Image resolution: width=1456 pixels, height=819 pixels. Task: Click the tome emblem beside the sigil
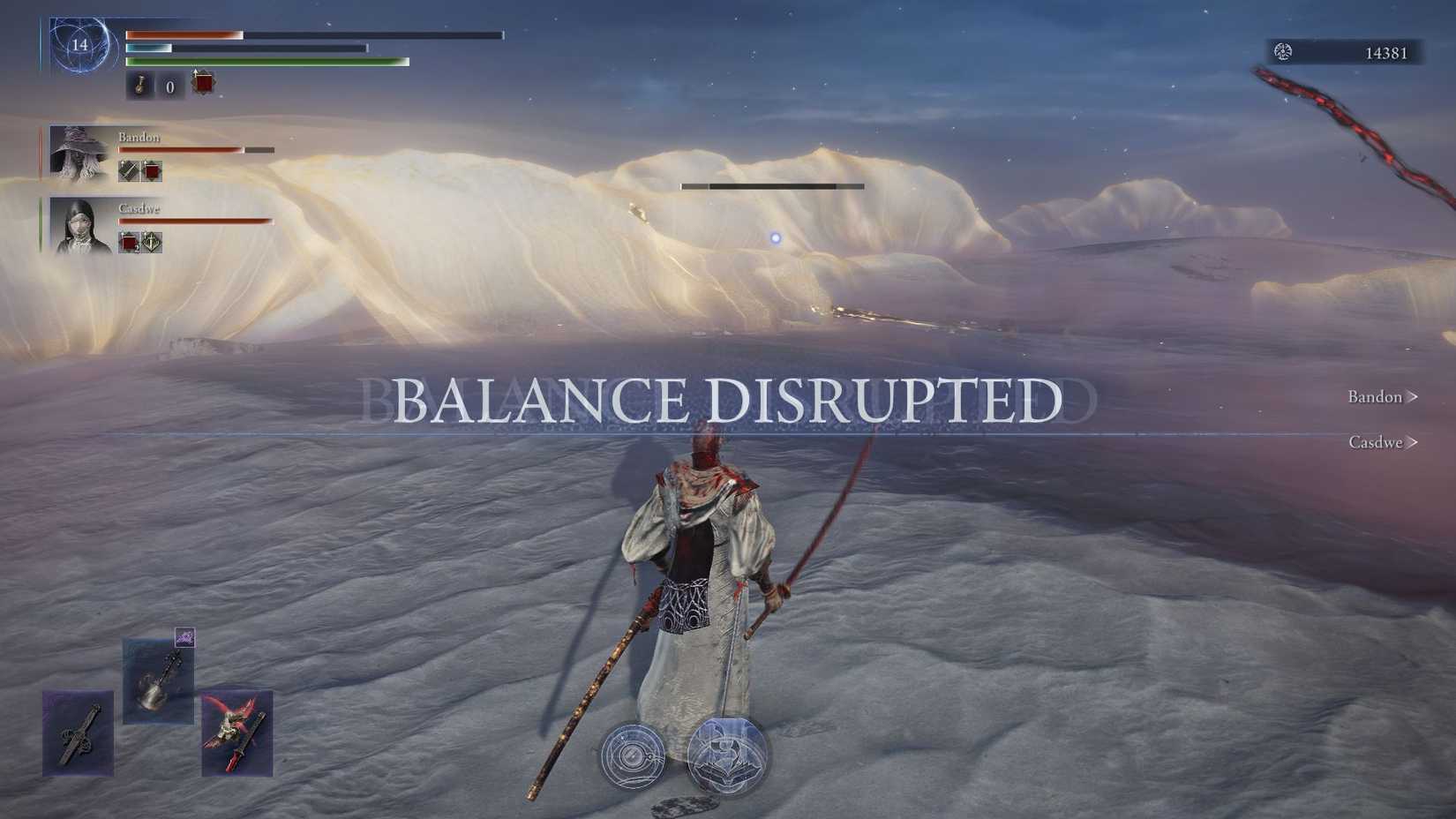tap(728, 757)
